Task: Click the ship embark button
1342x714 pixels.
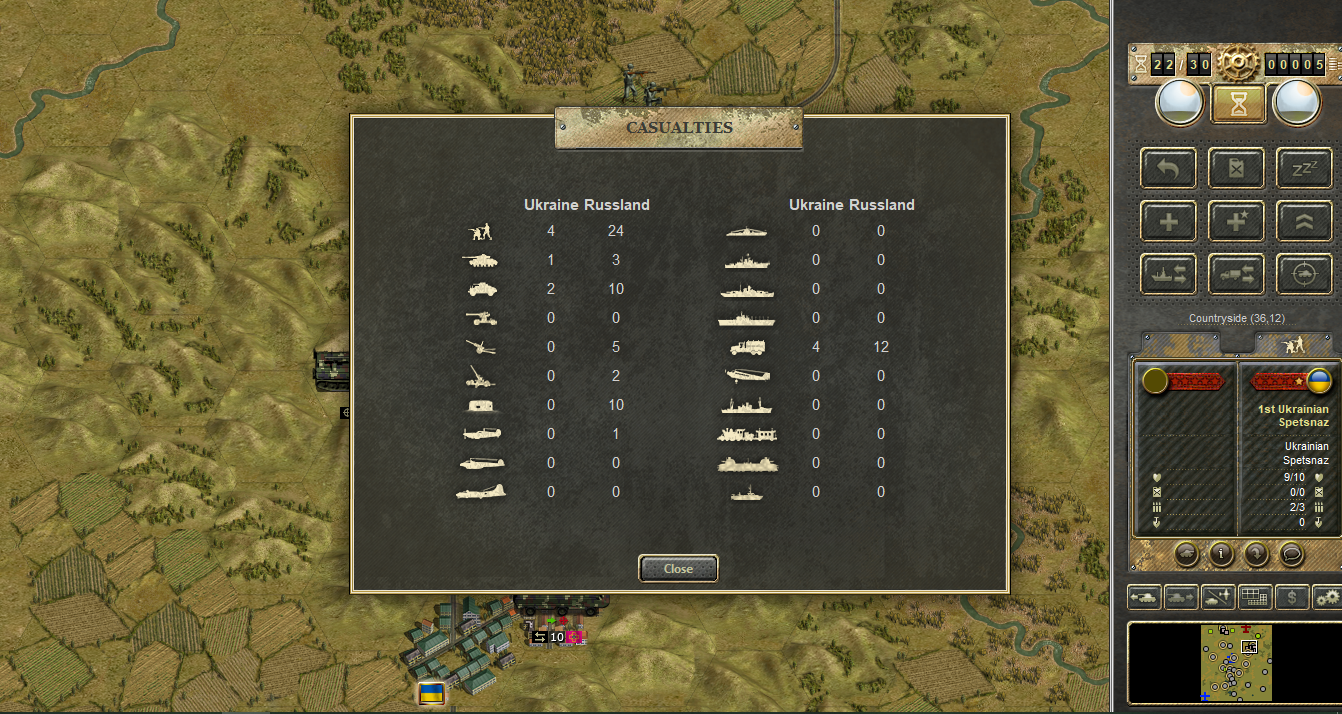Action: (x=1168, y=273)
